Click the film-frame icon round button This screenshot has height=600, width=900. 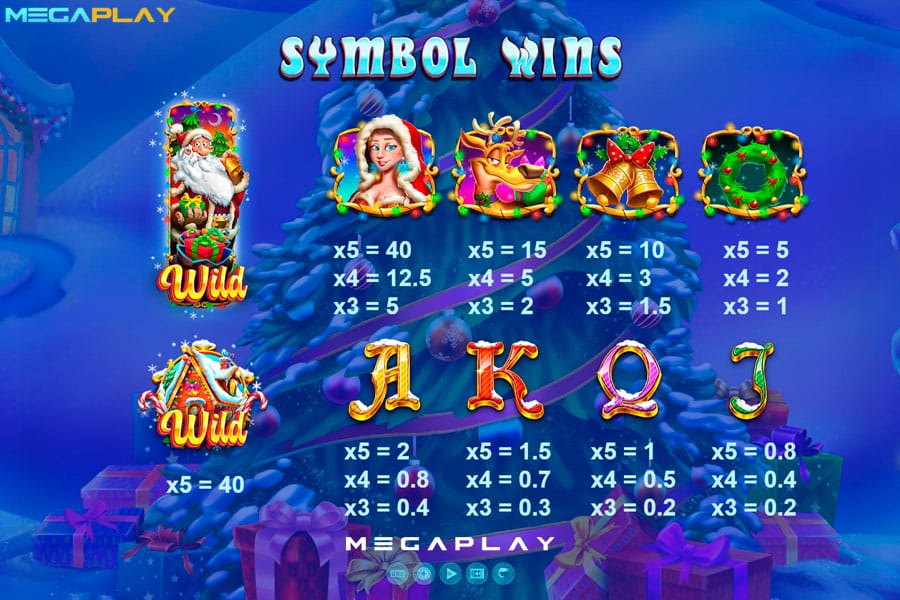pyautogui.click(x=476, y=573)
